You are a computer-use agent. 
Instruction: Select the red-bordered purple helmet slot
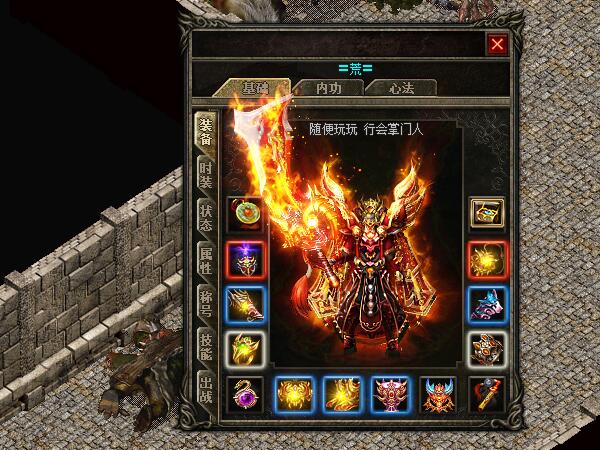click(245, 259)
